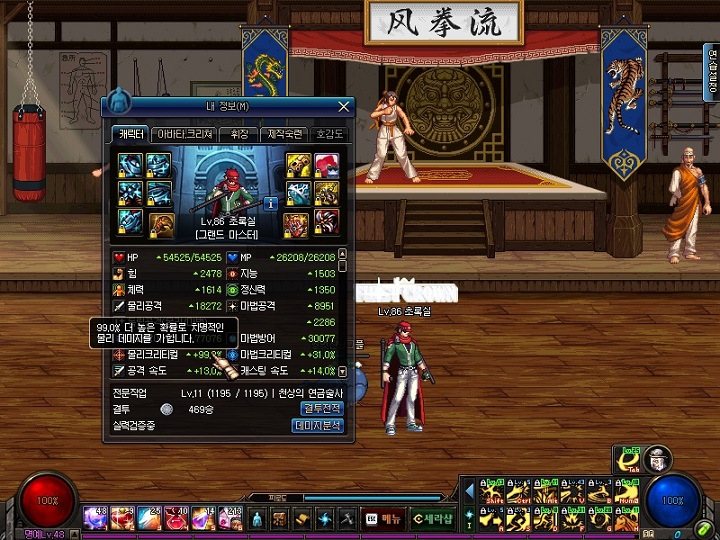Open the 세라샵 cash shop
The width and height of the screenshot is (720, 540).
(432, 518)
